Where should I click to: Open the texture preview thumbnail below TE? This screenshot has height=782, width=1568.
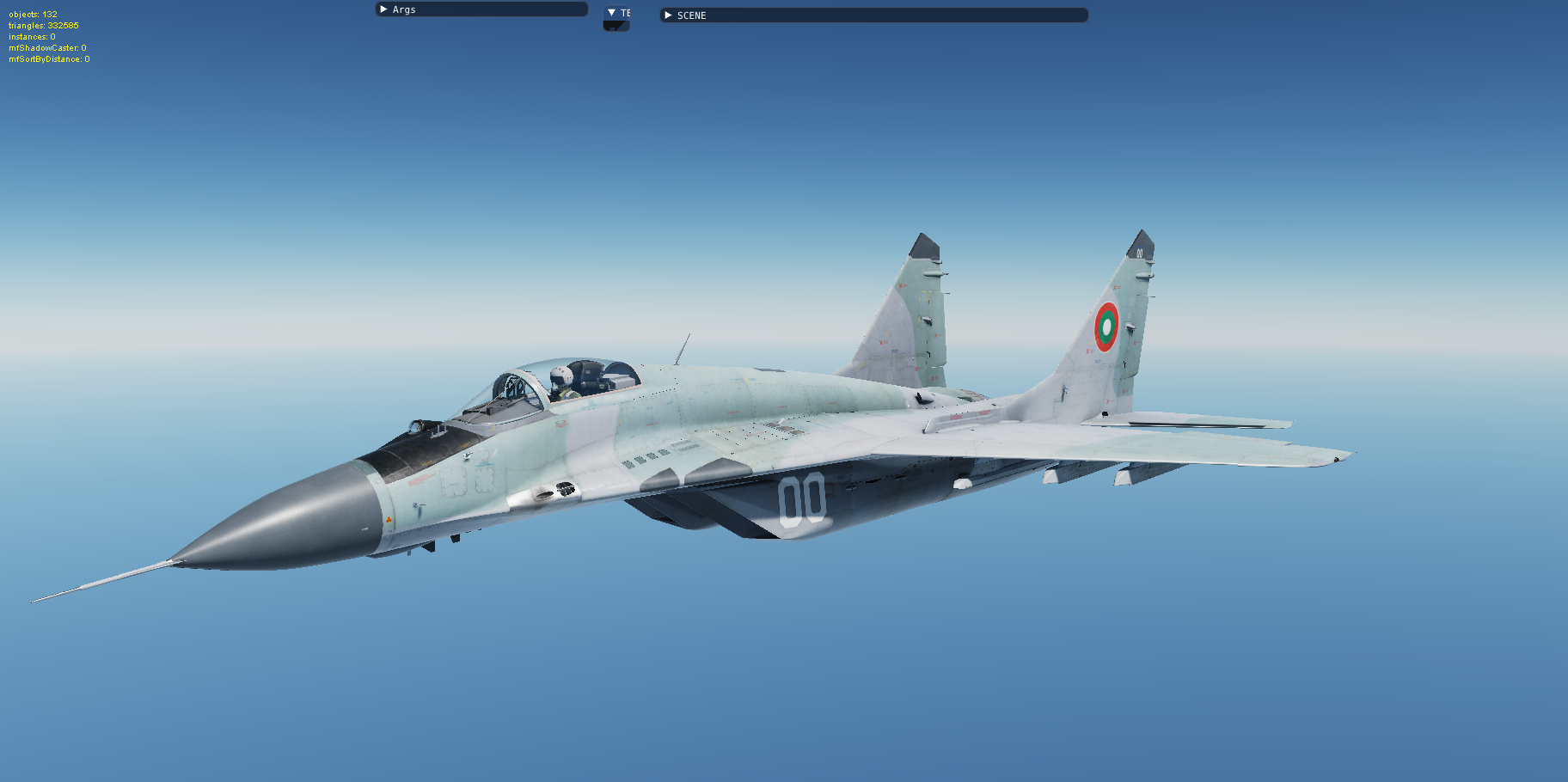click(x=616, y=26)
